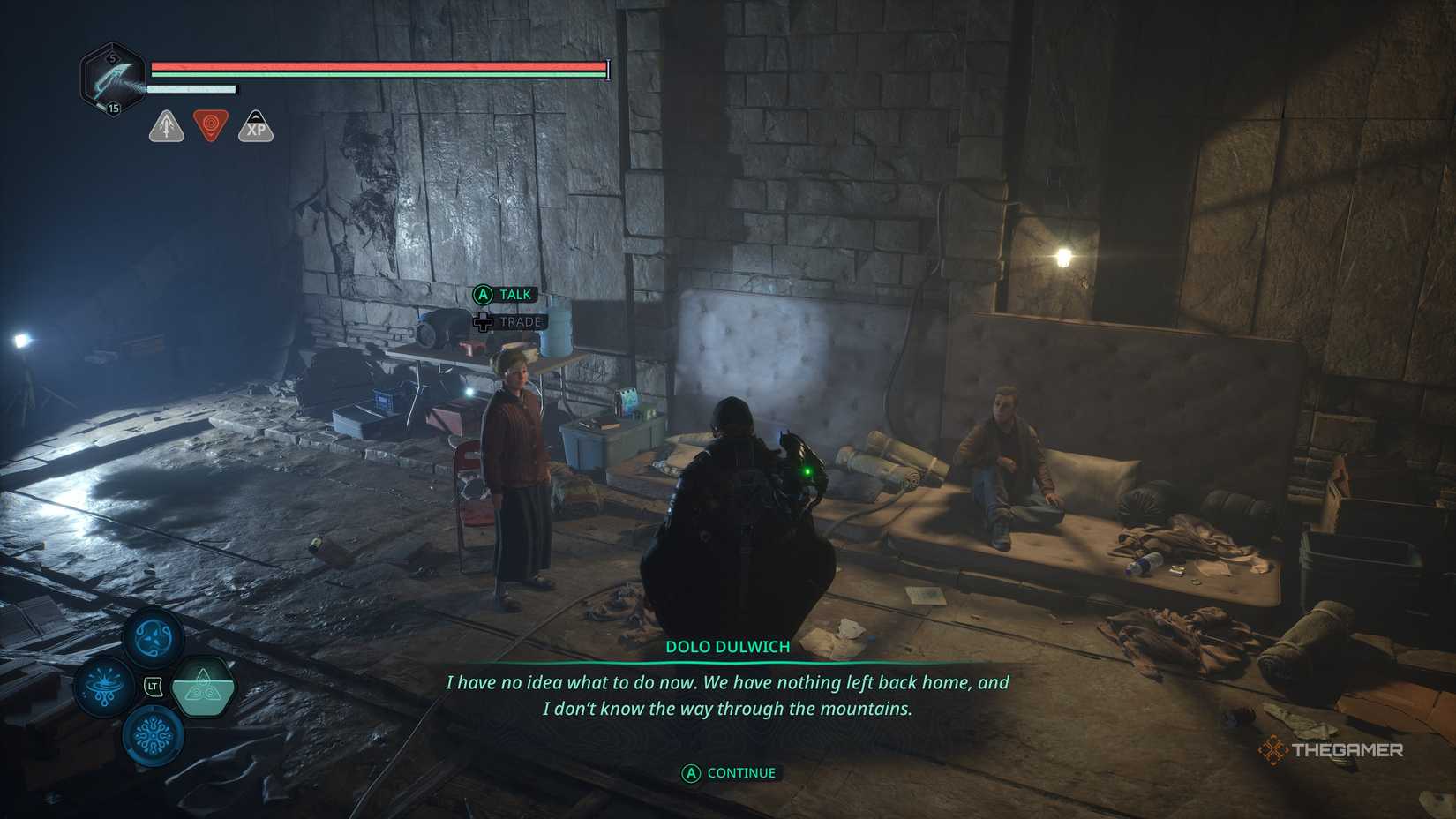The image size is (1456, 819).
Task: Click the CONTINUE dialogue prompt
Action: [x=730, y=773]
